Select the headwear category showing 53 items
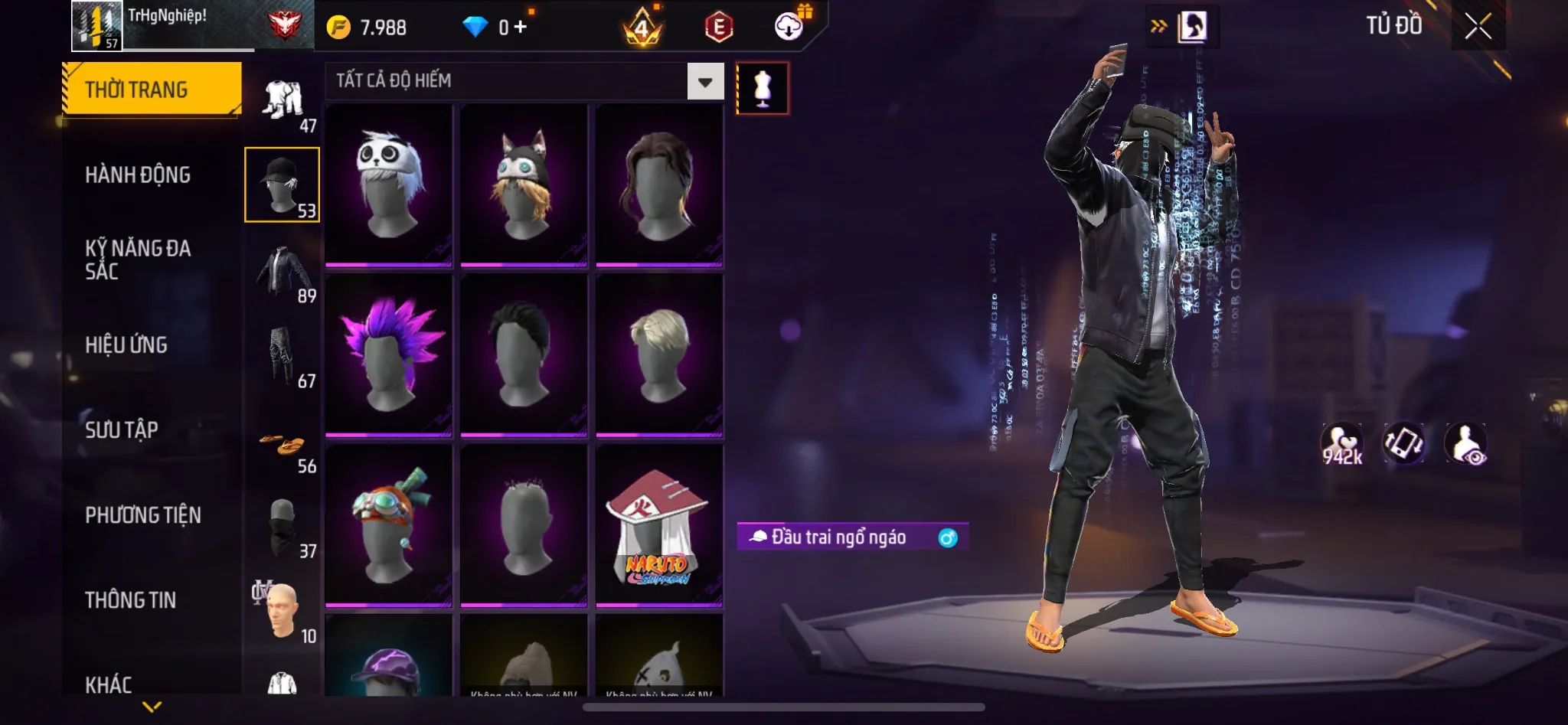 [282, 184]
